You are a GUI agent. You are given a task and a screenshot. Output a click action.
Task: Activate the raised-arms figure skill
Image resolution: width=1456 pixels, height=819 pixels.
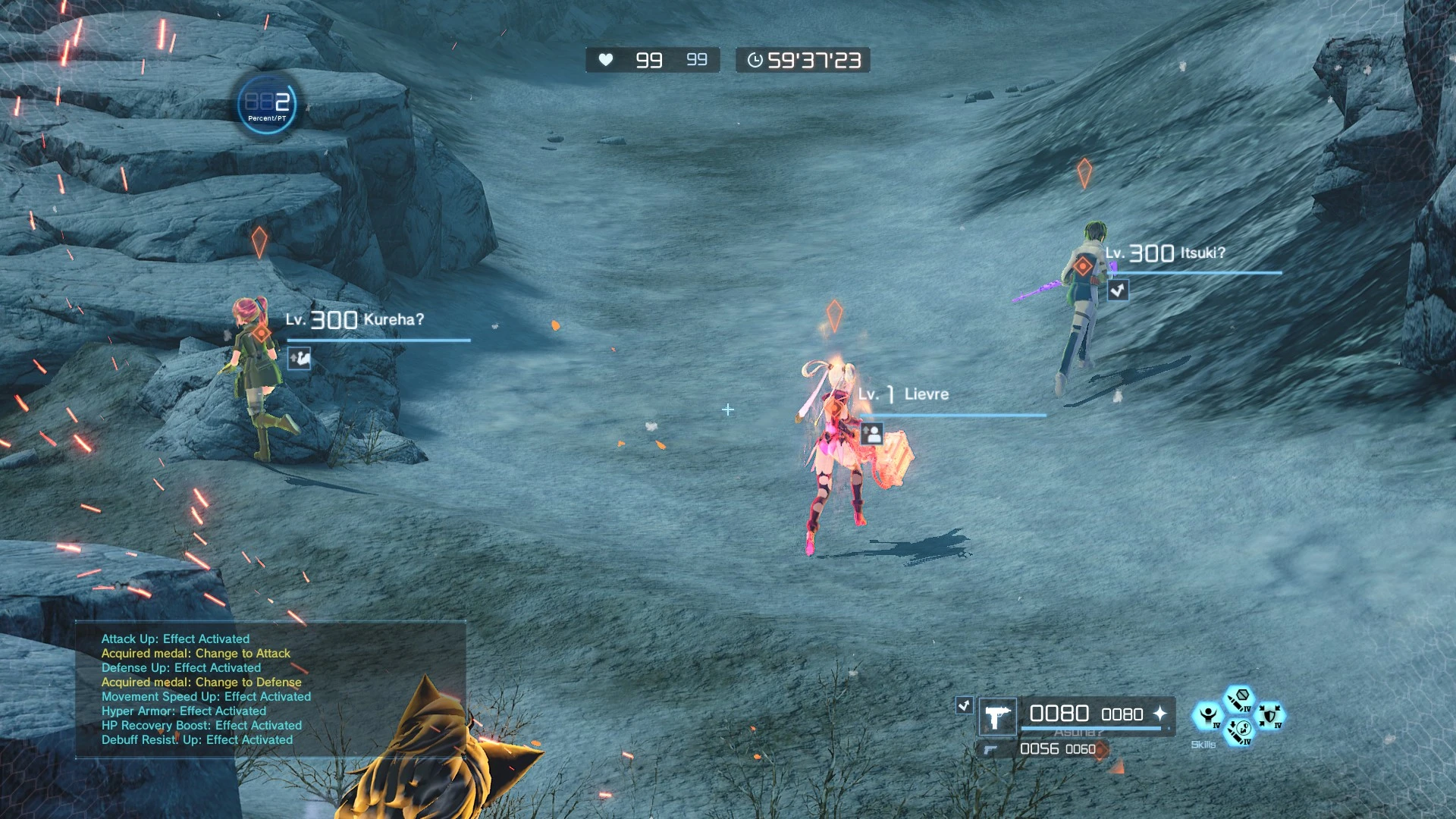tap(1207, 715)
